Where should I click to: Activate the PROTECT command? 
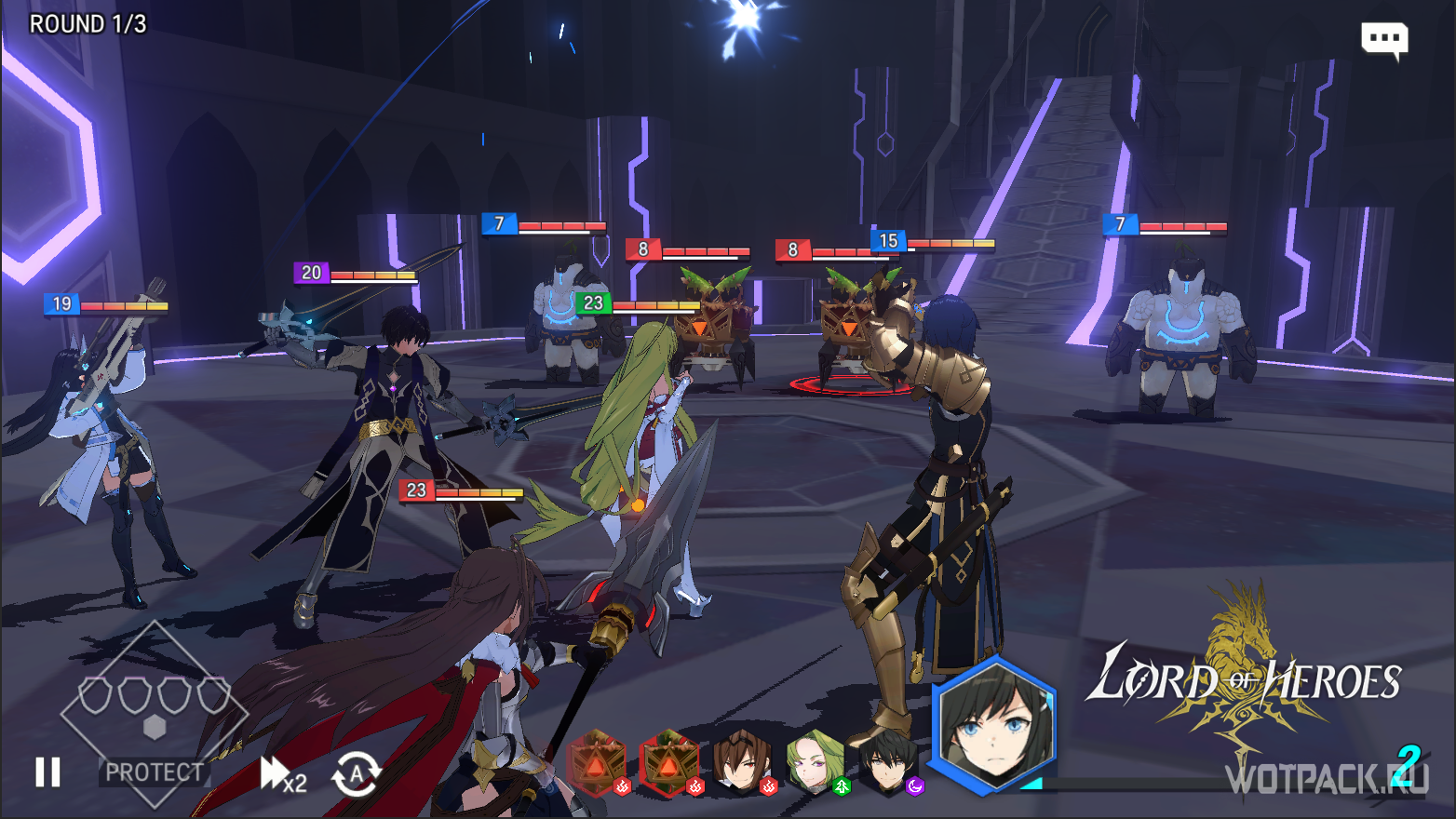pos(154,772)
